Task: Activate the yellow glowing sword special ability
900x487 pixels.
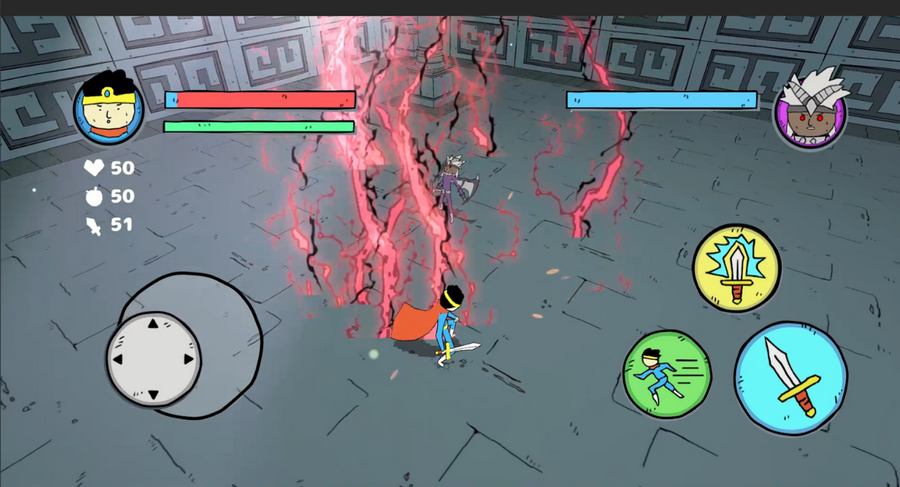Action: (x=737, y=267)
